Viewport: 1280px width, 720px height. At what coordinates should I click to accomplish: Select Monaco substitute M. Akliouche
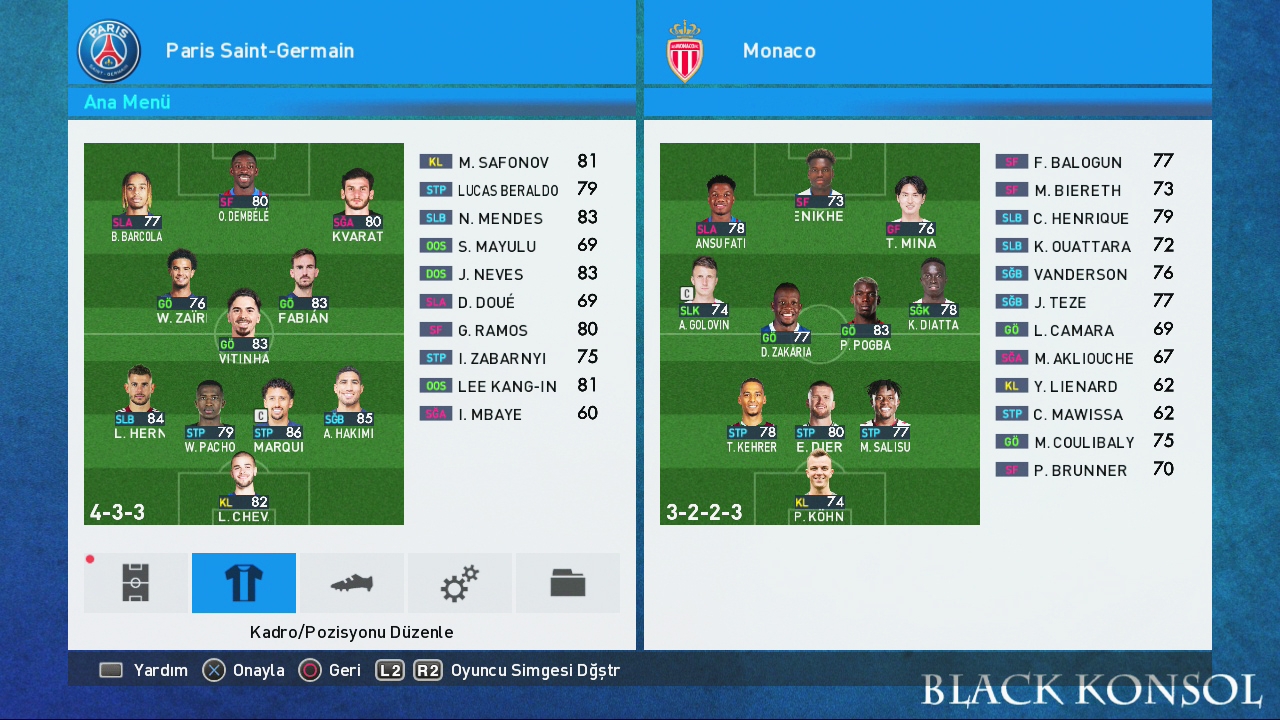click(x=1083, y=358)
